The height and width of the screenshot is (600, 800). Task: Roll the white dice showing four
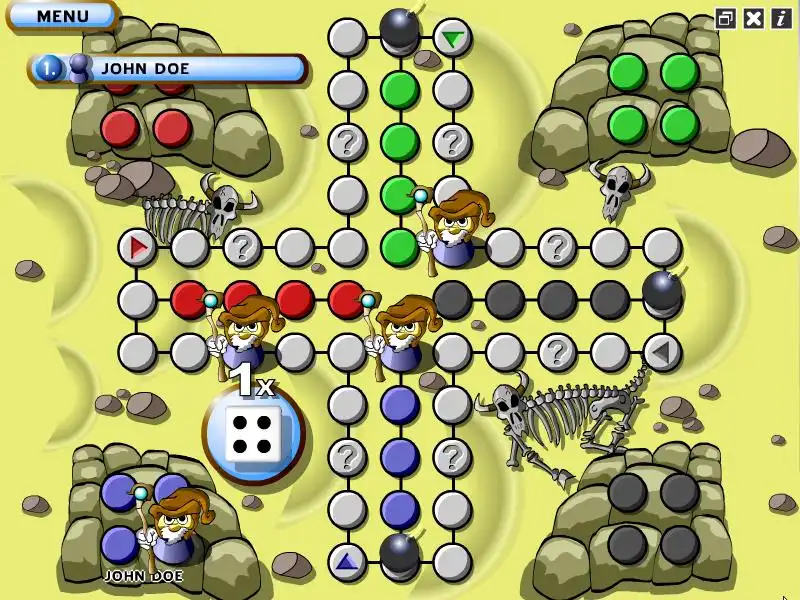click(253, 436)
